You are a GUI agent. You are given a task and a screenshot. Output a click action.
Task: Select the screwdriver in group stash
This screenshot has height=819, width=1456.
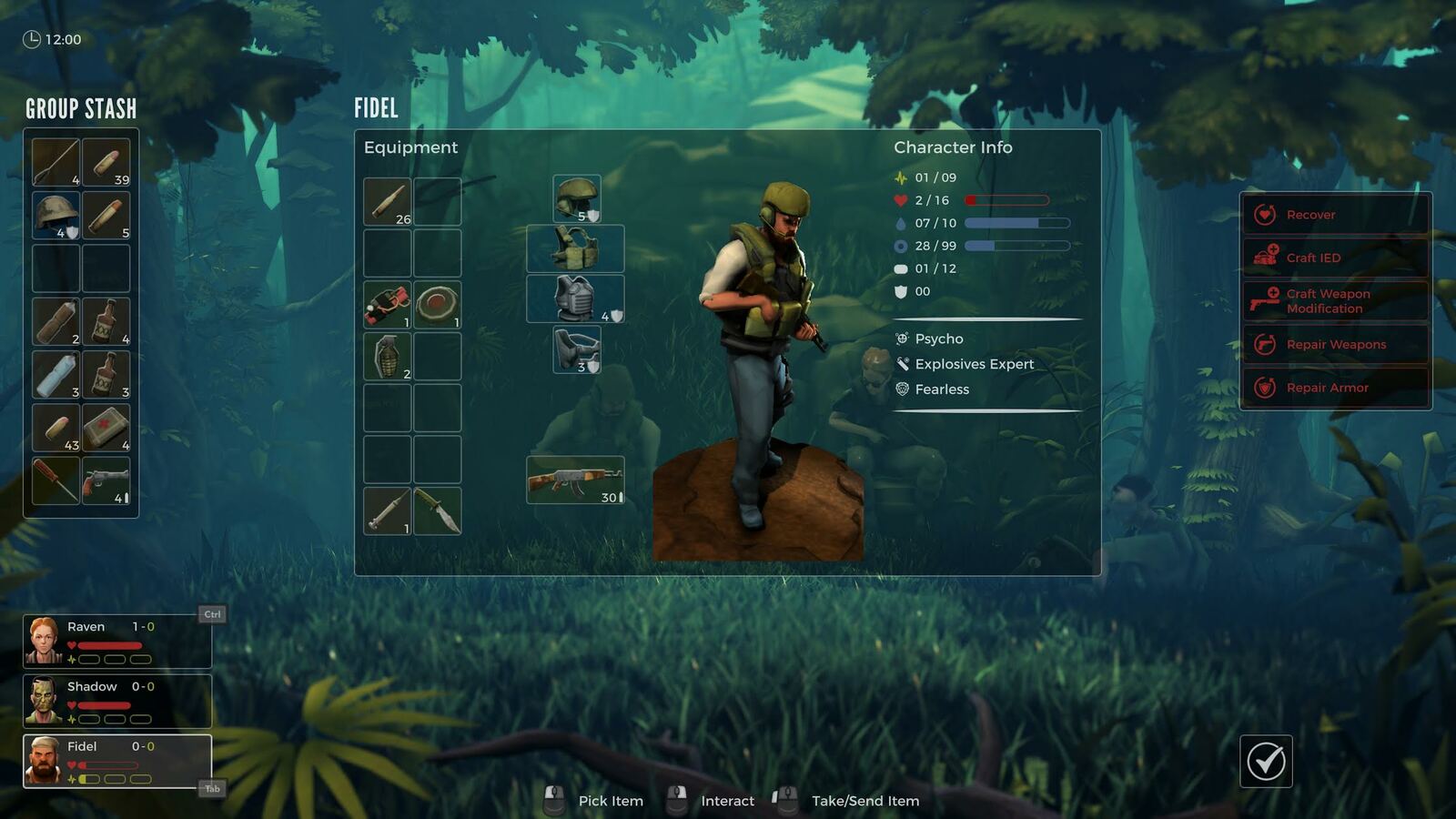(56, 480)
